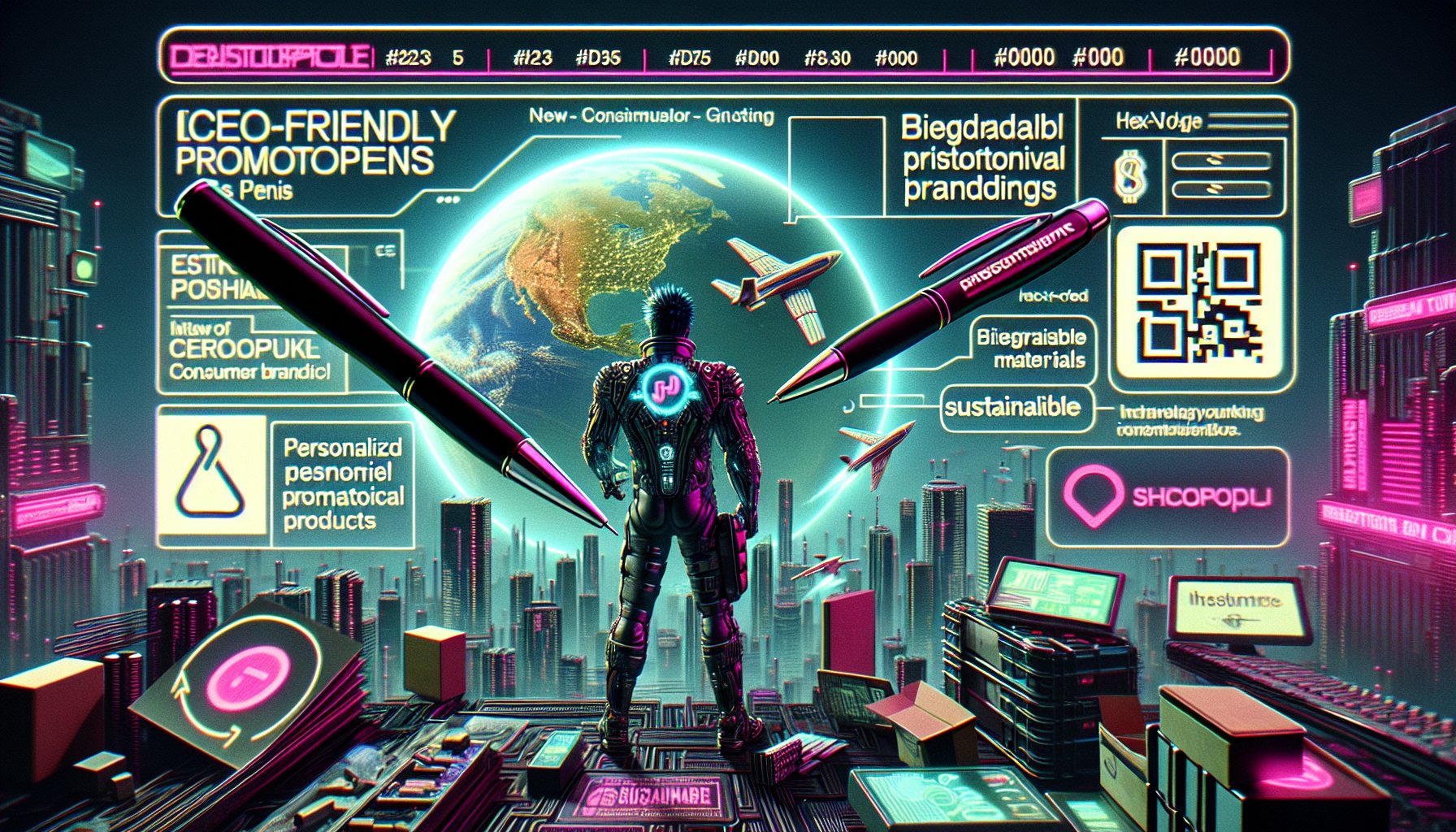The height and width of the screenshot is (832, 1456).
Task: Click the pink SHCOPOPU button
Action: pyautogui.click(x=1168, y=497)
